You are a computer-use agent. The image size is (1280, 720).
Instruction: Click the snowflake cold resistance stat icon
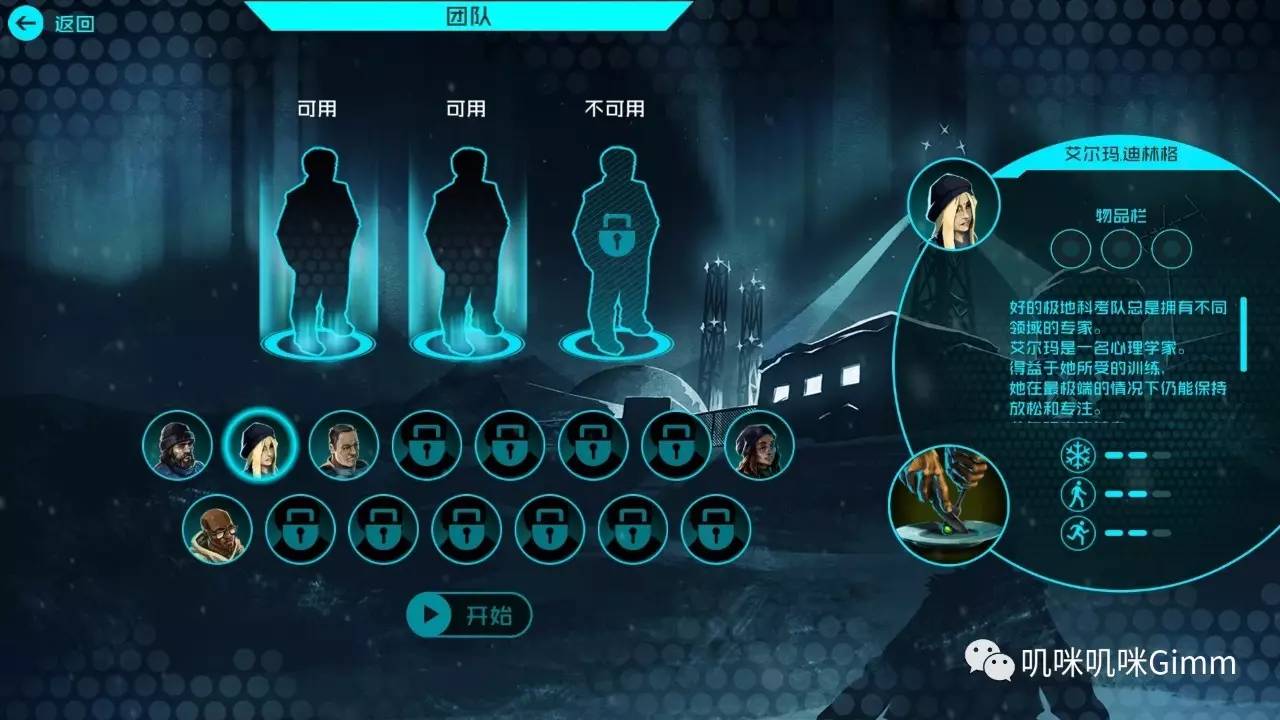[x=1078, y=456]
